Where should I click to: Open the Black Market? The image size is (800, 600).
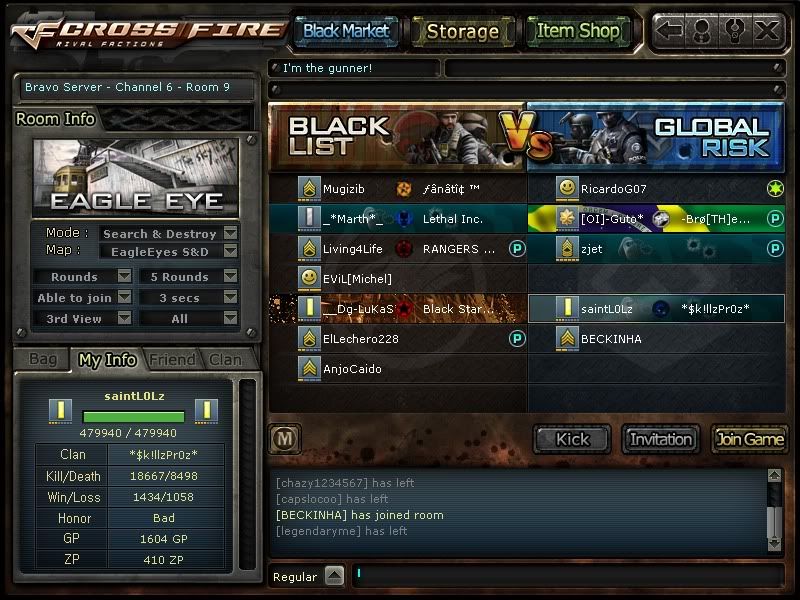tap(345, 31)
